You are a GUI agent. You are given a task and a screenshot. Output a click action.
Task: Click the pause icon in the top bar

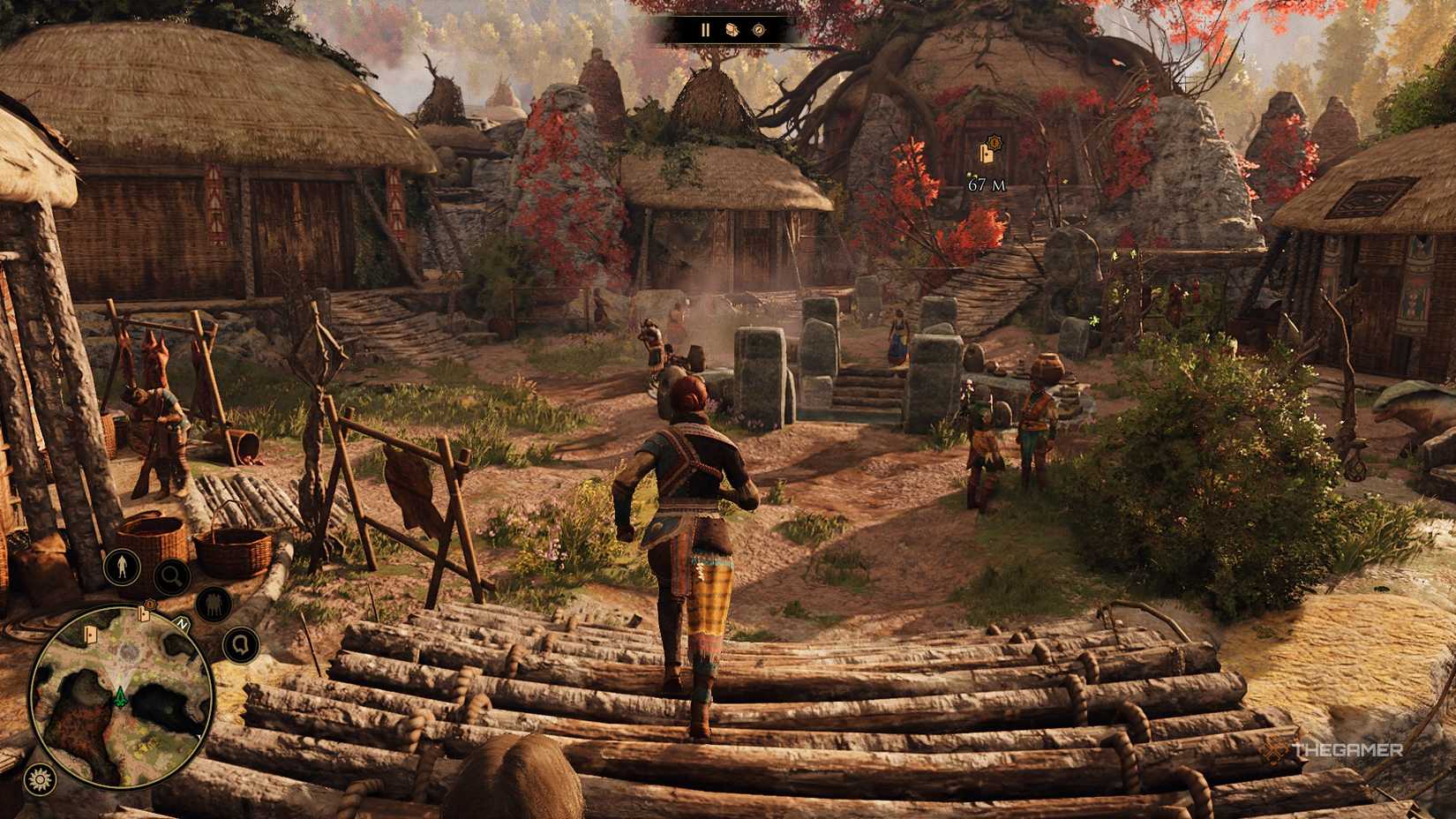click(x=706, y=30)
